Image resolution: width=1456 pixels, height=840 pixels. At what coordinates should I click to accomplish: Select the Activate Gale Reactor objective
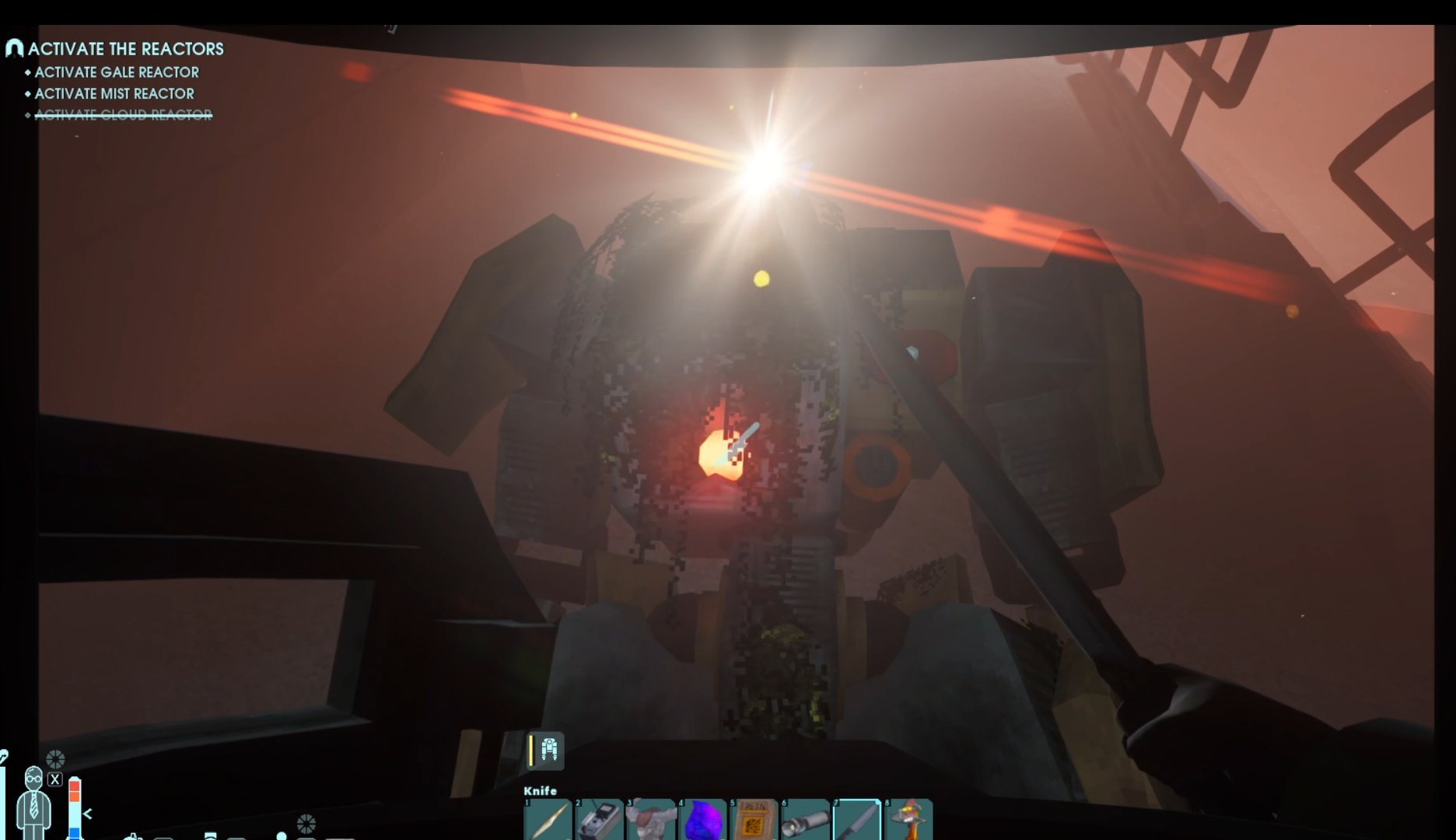click(117, 72)
